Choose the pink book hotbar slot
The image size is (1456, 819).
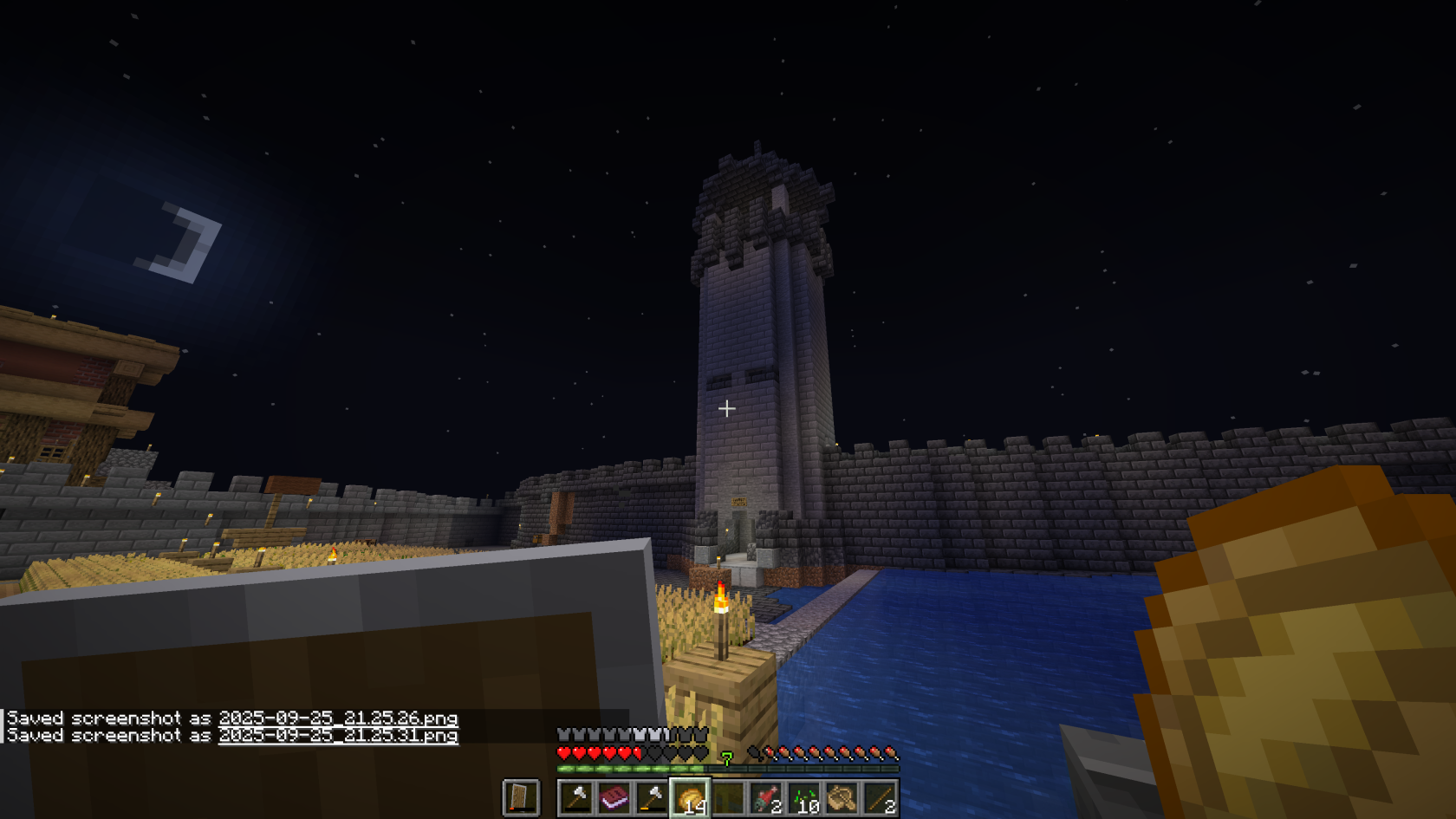(614, 798)
